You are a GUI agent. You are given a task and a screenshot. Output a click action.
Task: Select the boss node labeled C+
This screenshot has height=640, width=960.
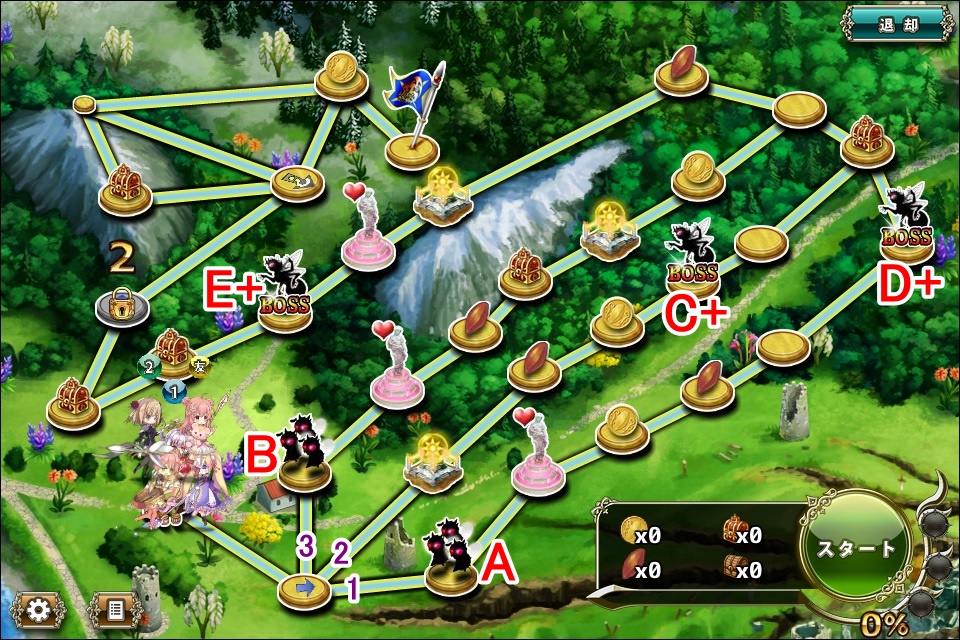click(x=693, y=262)
